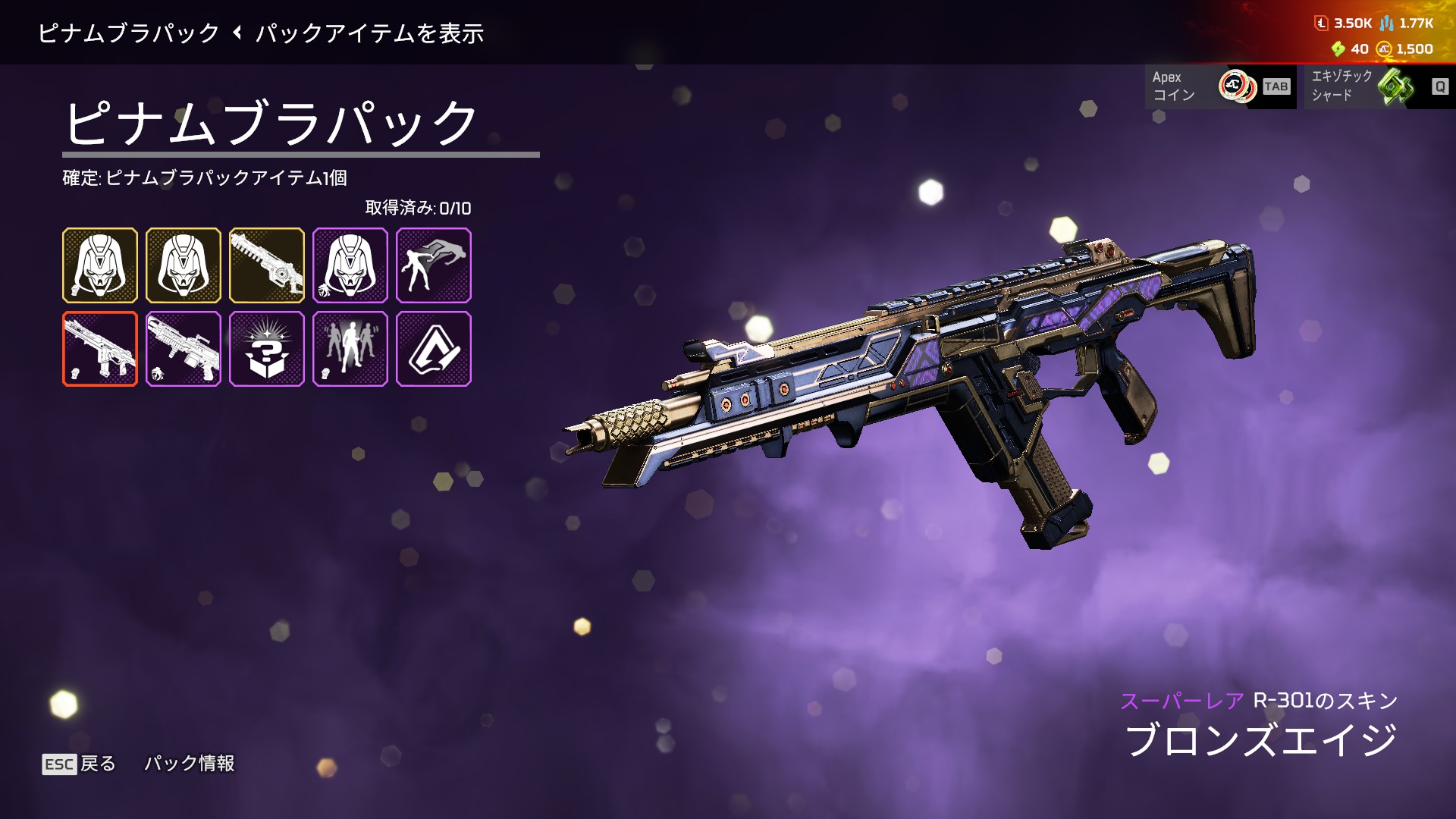1456x819 pixels.
Task: Open the Apex コイン currency button
Action: 1219,86
